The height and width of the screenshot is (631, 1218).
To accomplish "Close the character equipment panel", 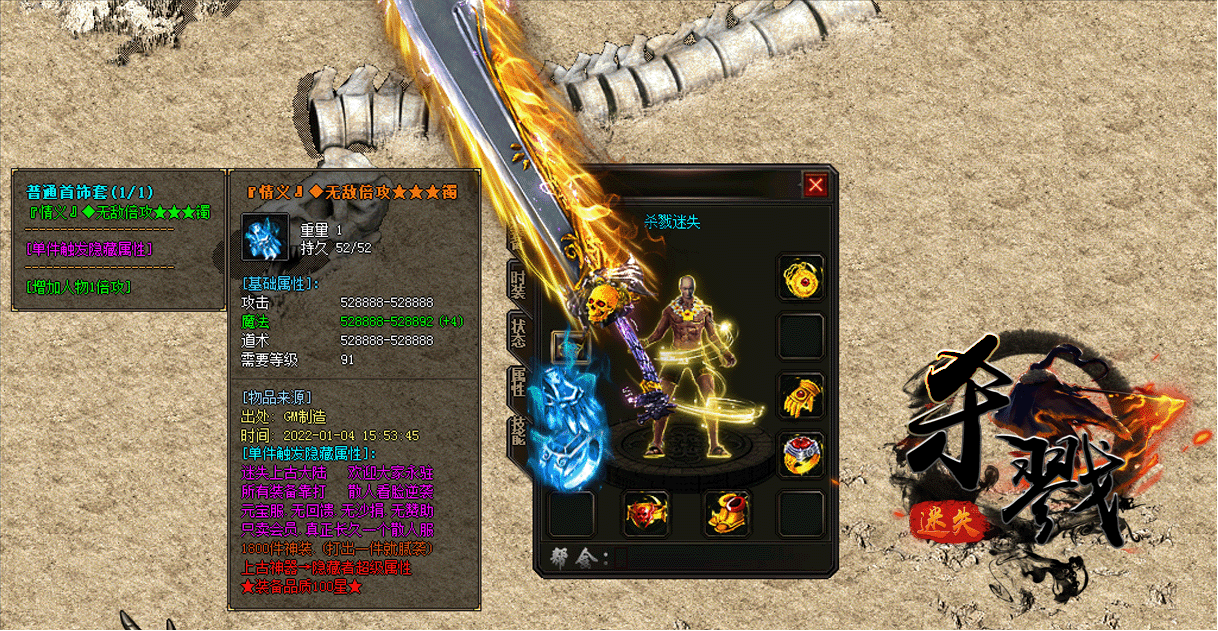I will tap(816, 185).
